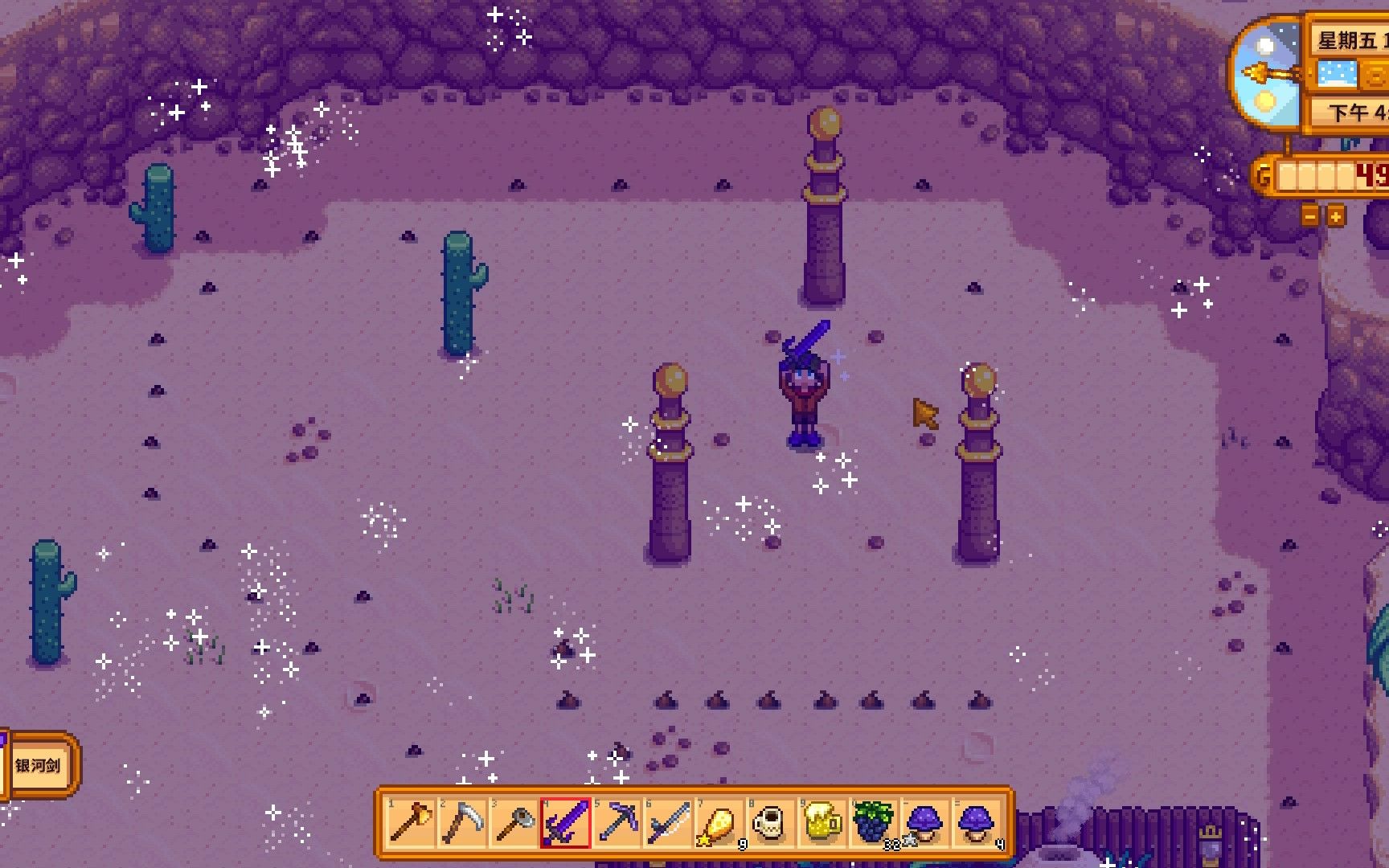Click the zoom in plus button
This screenshot has width=1389, height=868.
click(1335, 216)
